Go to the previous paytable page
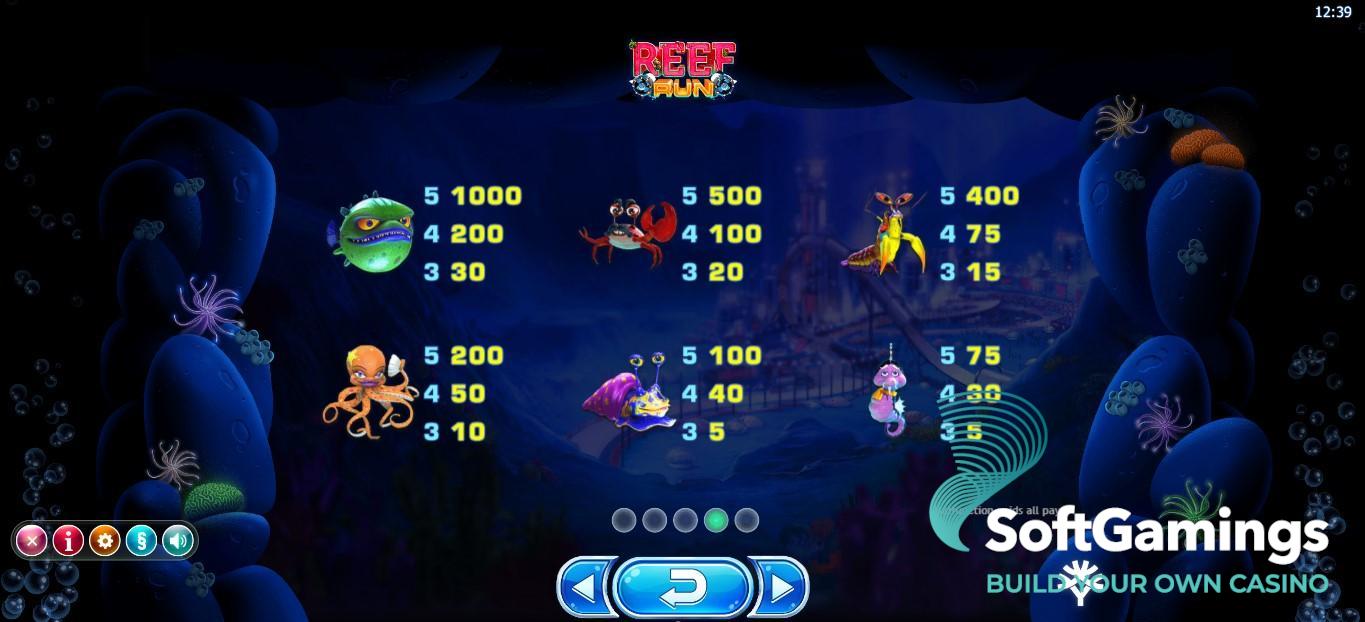Viewport: 1365px width, 622px height. click(583, 588)
